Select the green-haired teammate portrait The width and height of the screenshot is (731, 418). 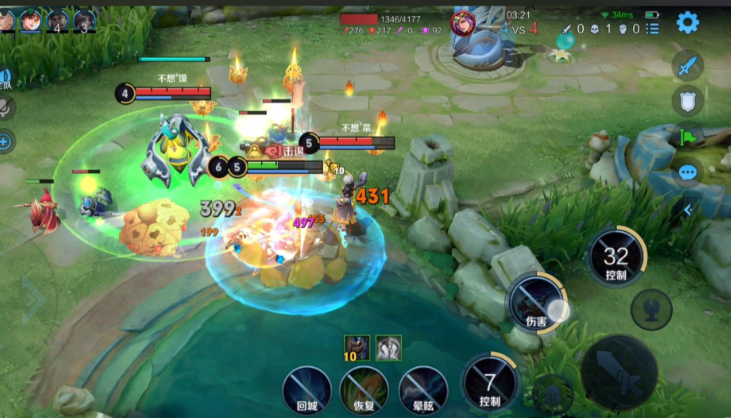[x=32, y=19]
